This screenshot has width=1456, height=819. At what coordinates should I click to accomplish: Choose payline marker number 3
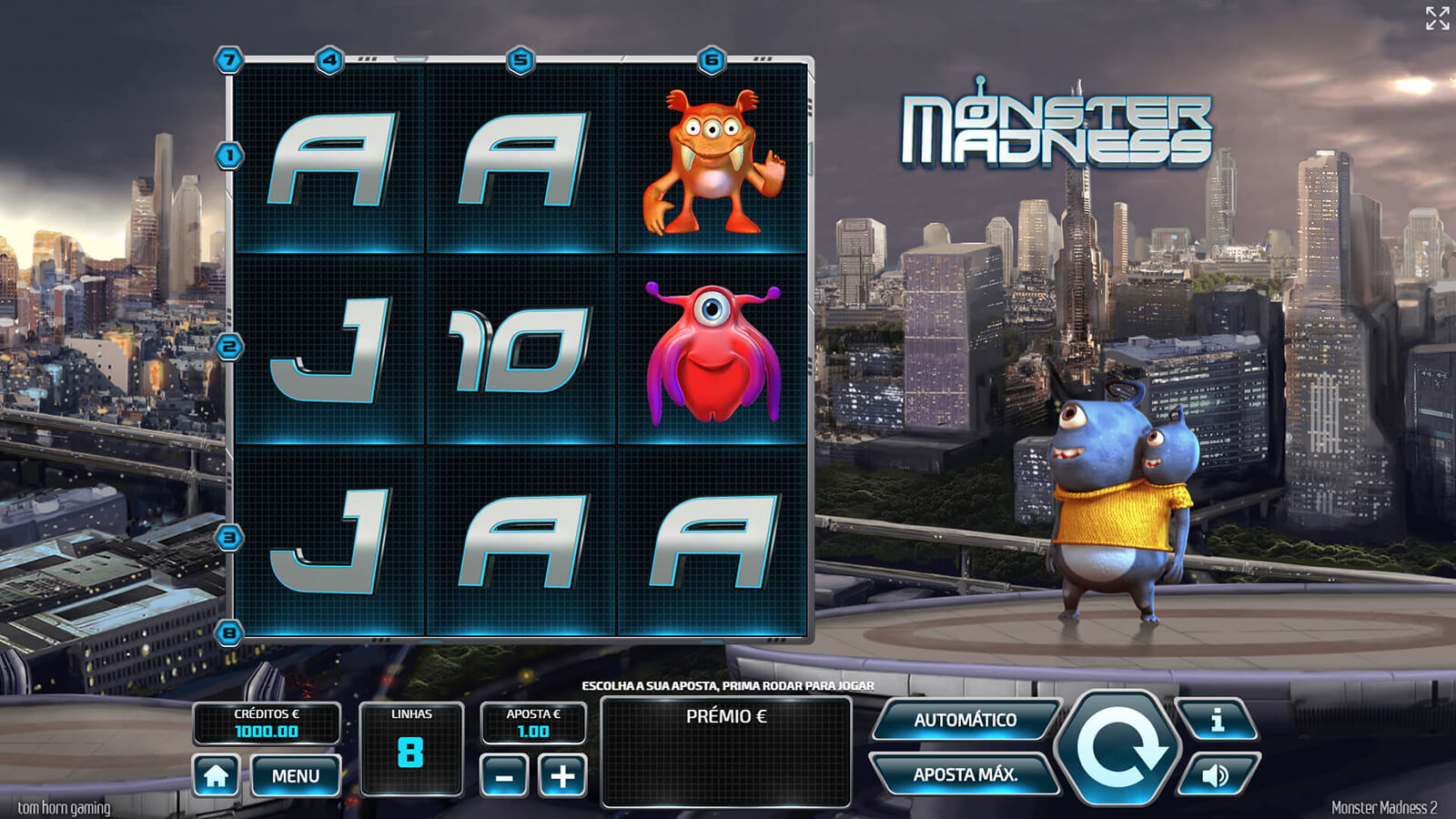click(229, 537)
